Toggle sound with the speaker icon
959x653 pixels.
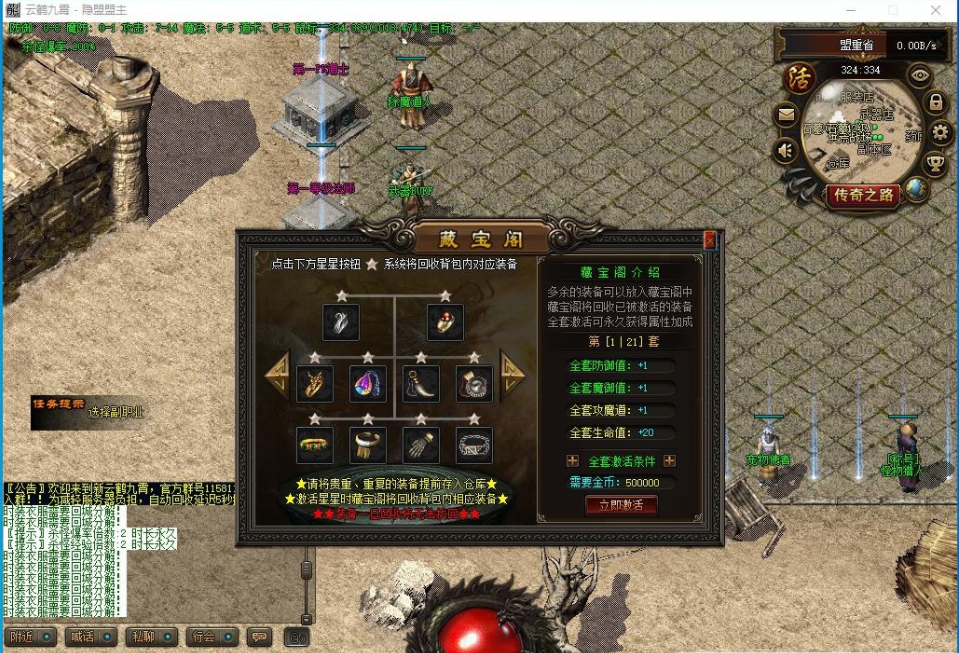[x=787, y=151]
